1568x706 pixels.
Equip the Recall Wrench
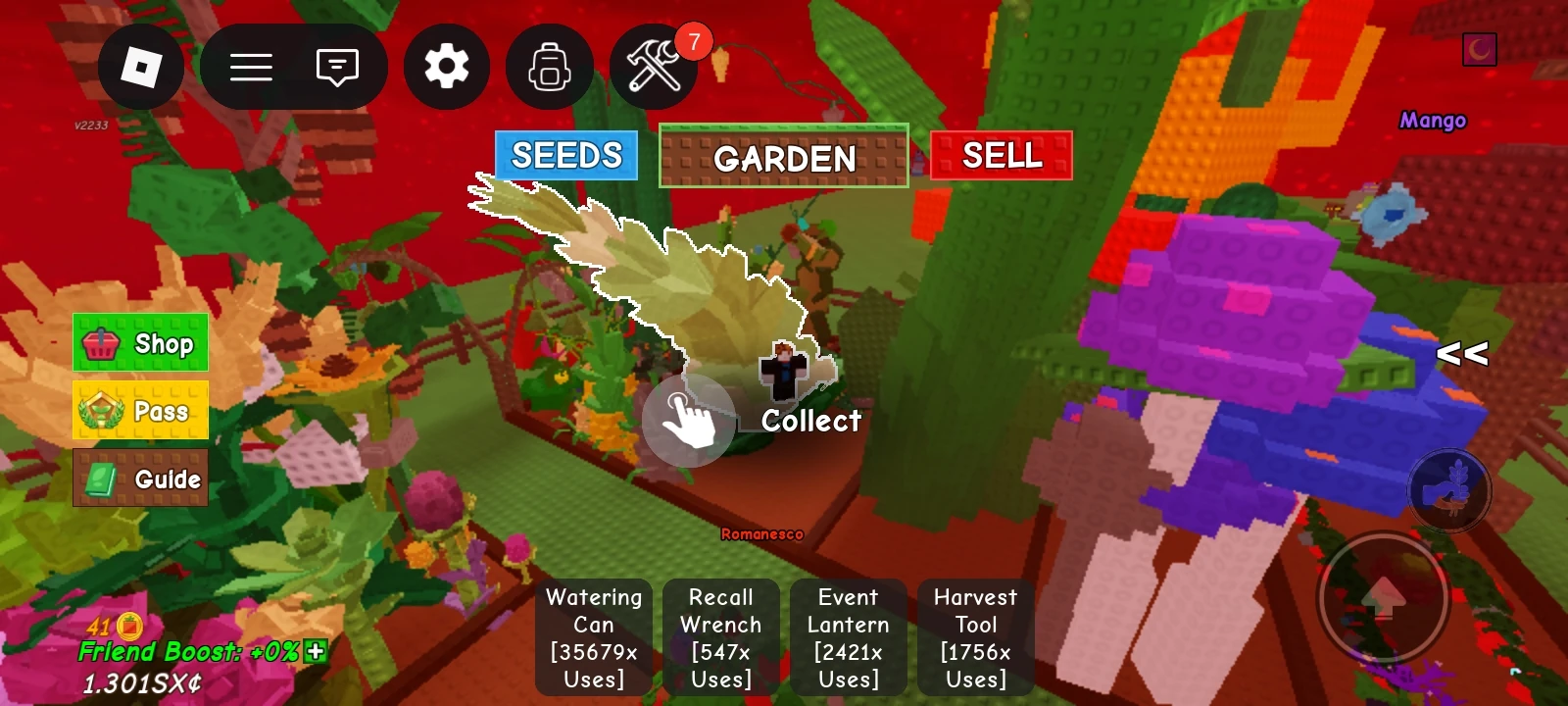coord(721,636)
